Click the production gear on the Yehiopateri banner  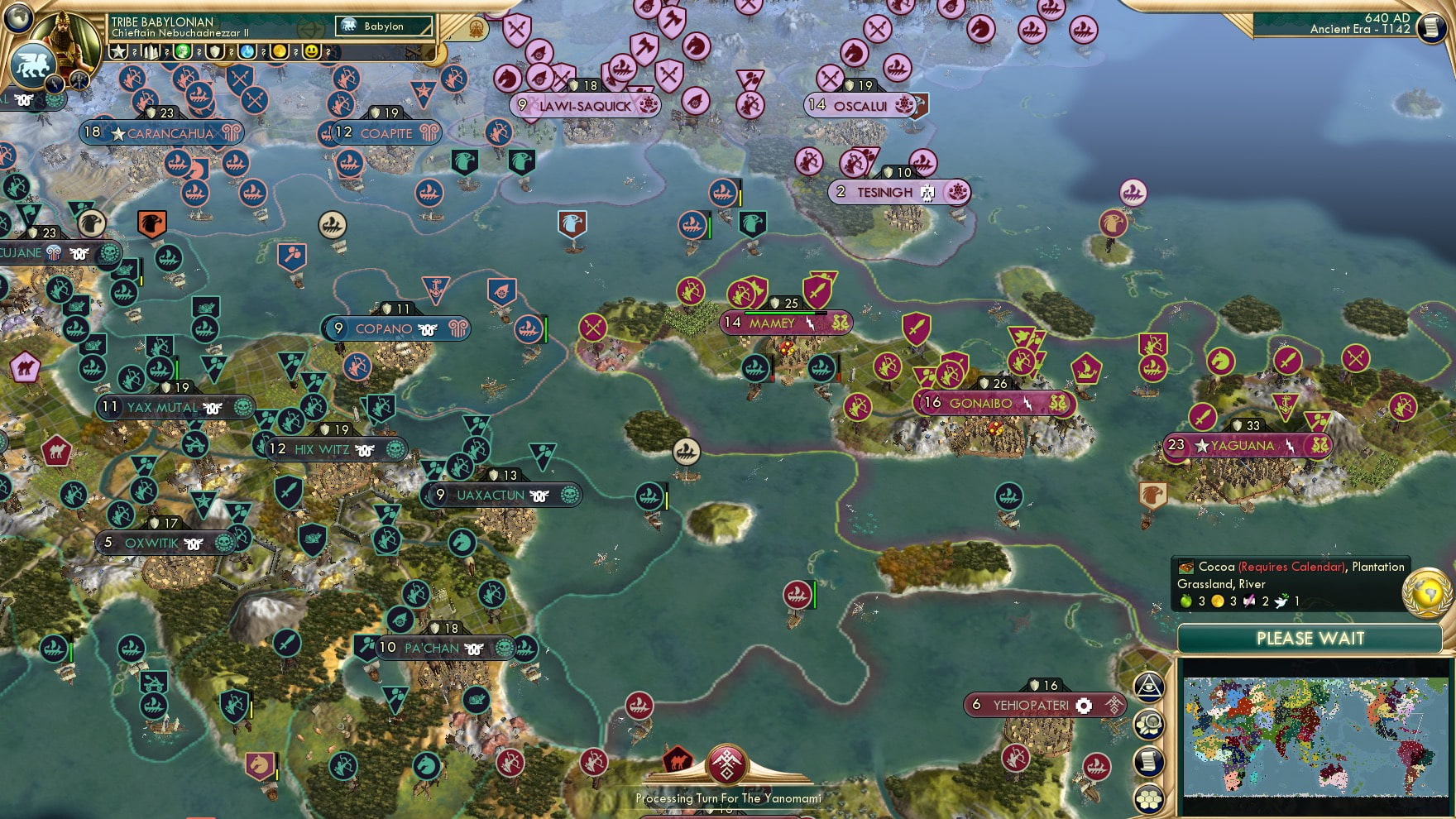coord(1084,706)
